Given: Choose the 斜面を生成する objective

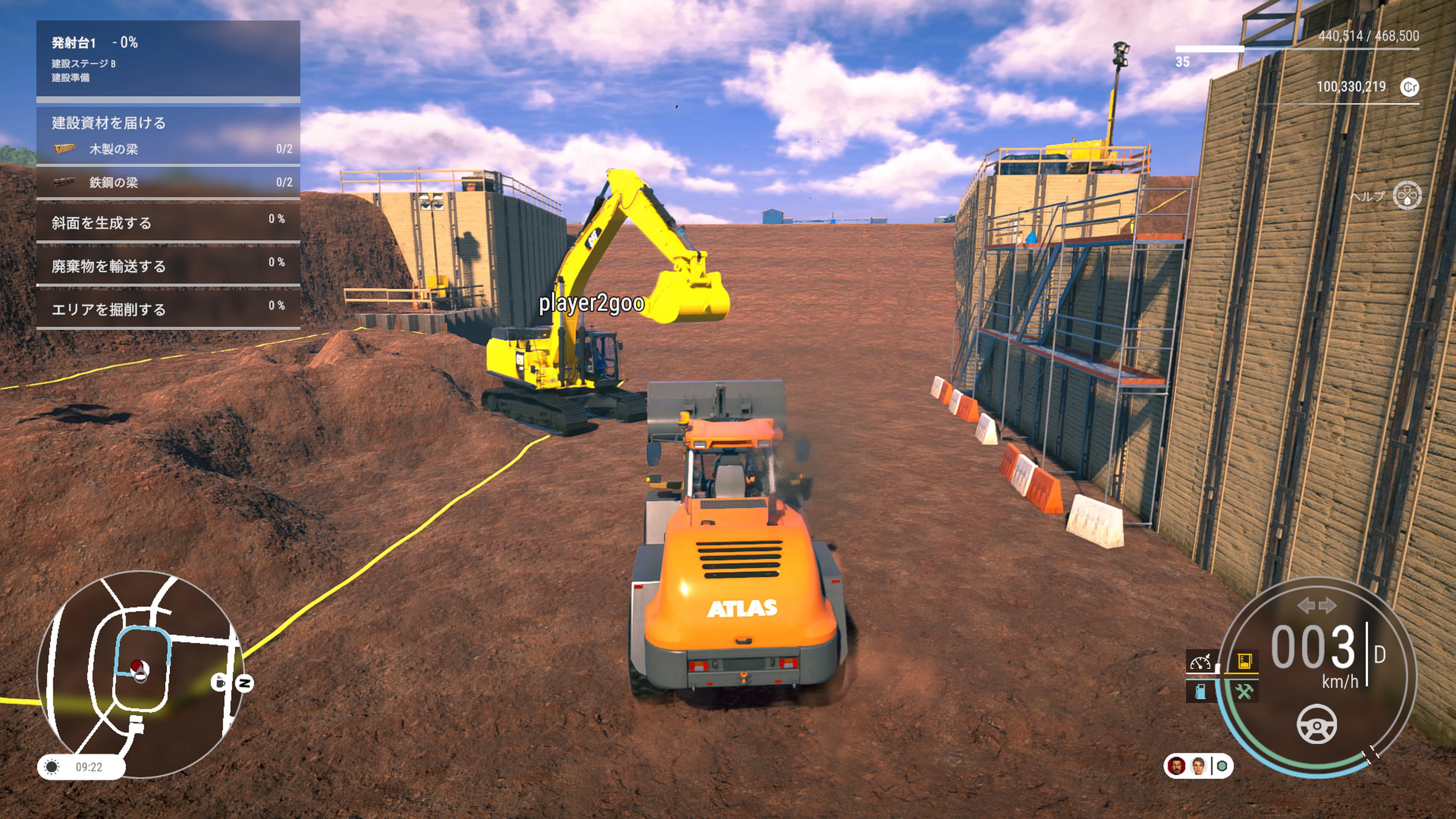Looking at the screenshot, I should click(168, 222).
